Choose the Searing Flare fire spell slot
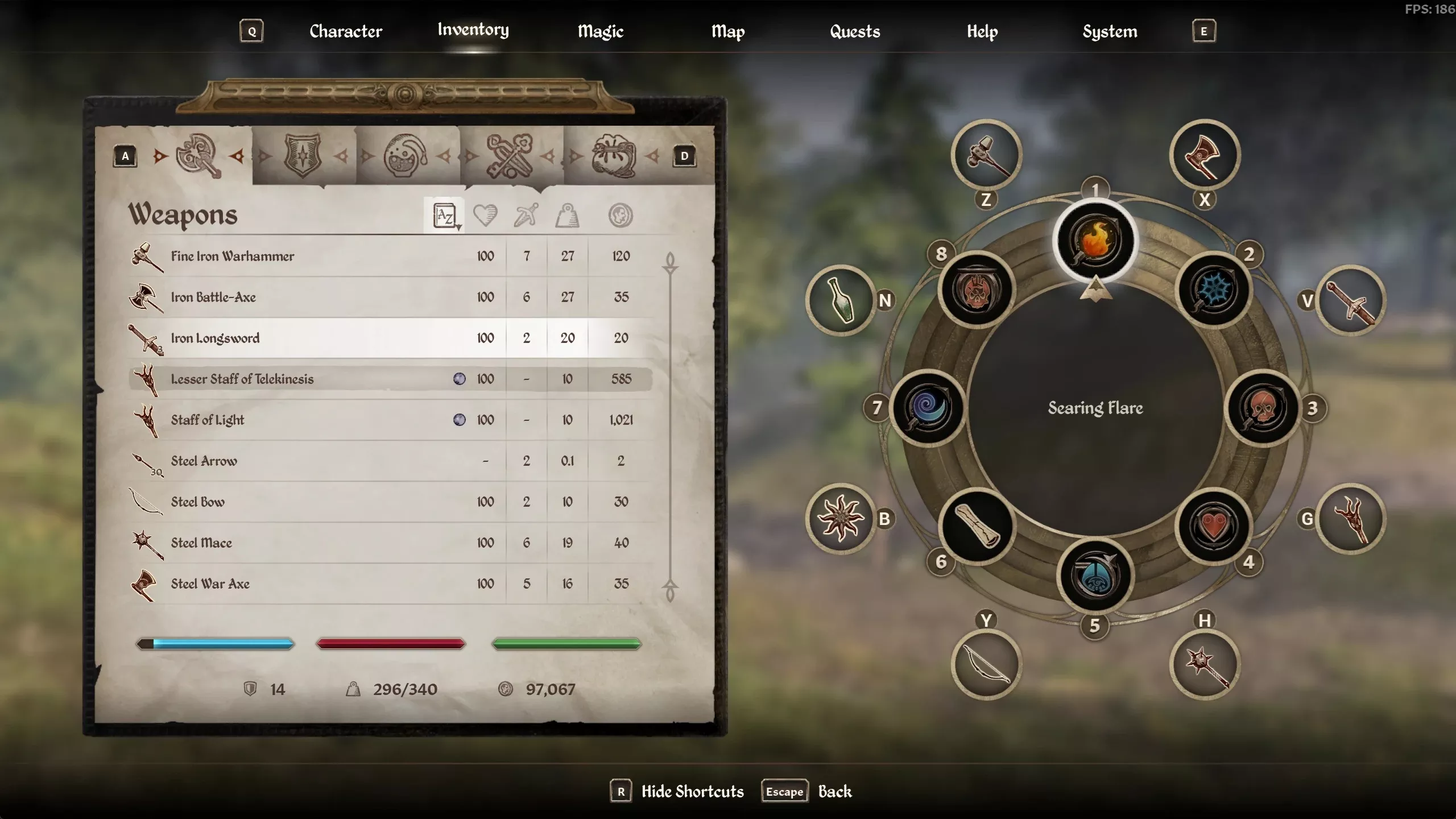The width and height of the screenshot is (1456, 819). coord(1095,241)
